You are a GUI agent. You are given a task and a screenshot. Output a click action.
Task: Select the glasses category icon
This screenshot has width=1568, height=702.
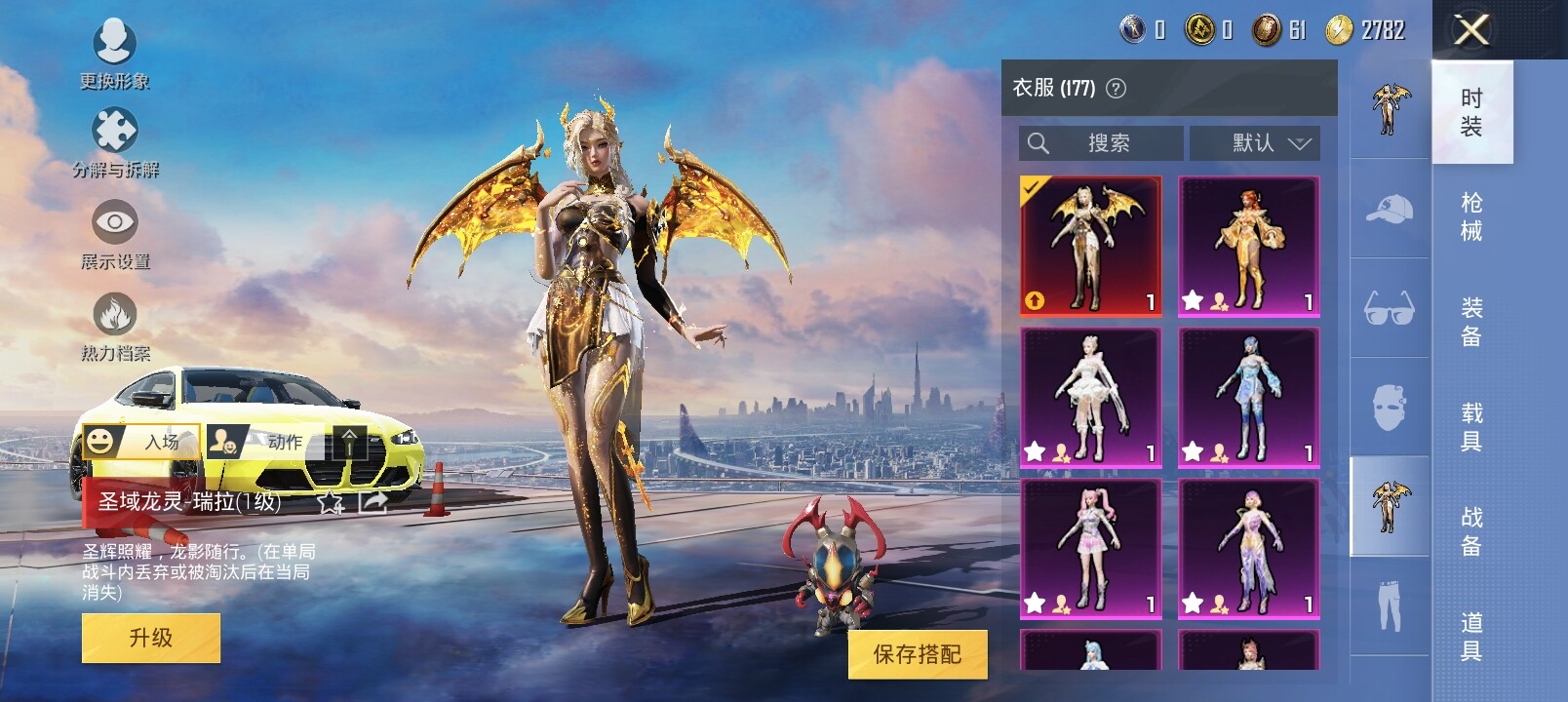(x=1390, y=308)
